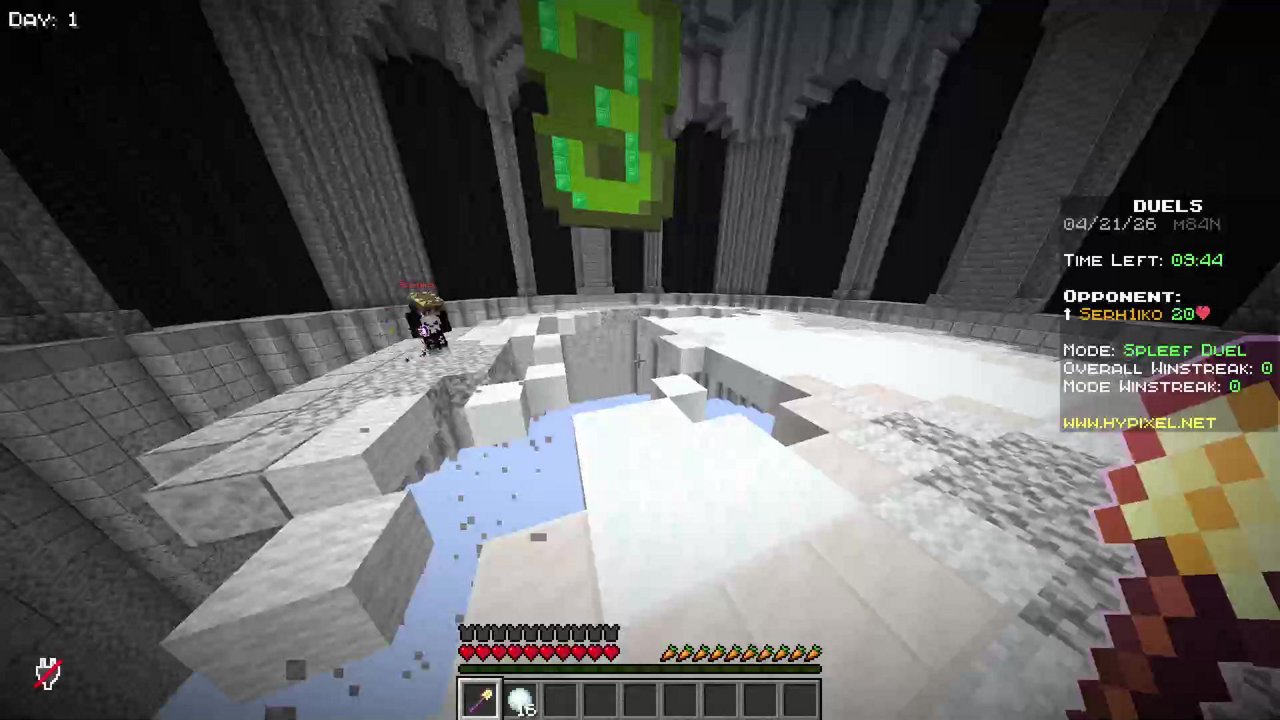Viewport: 1280px width, 720px height.
Task: Click the green experience bar
Action: pyautogui.click(x=640, y=668)
